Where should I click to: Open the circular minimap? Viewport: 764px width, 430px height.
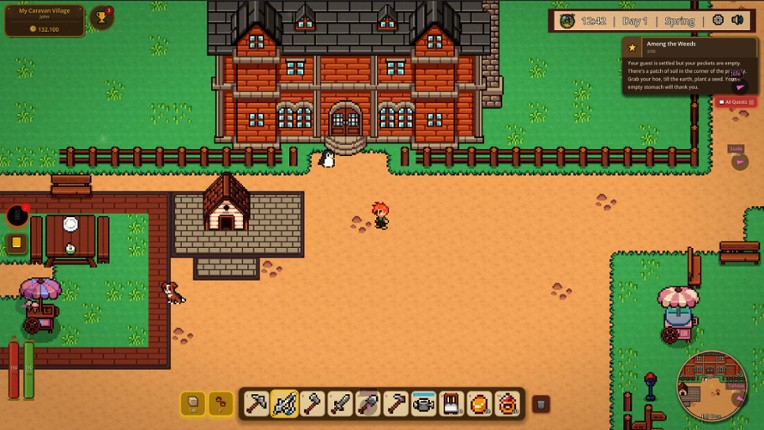(x=711, y=385)
